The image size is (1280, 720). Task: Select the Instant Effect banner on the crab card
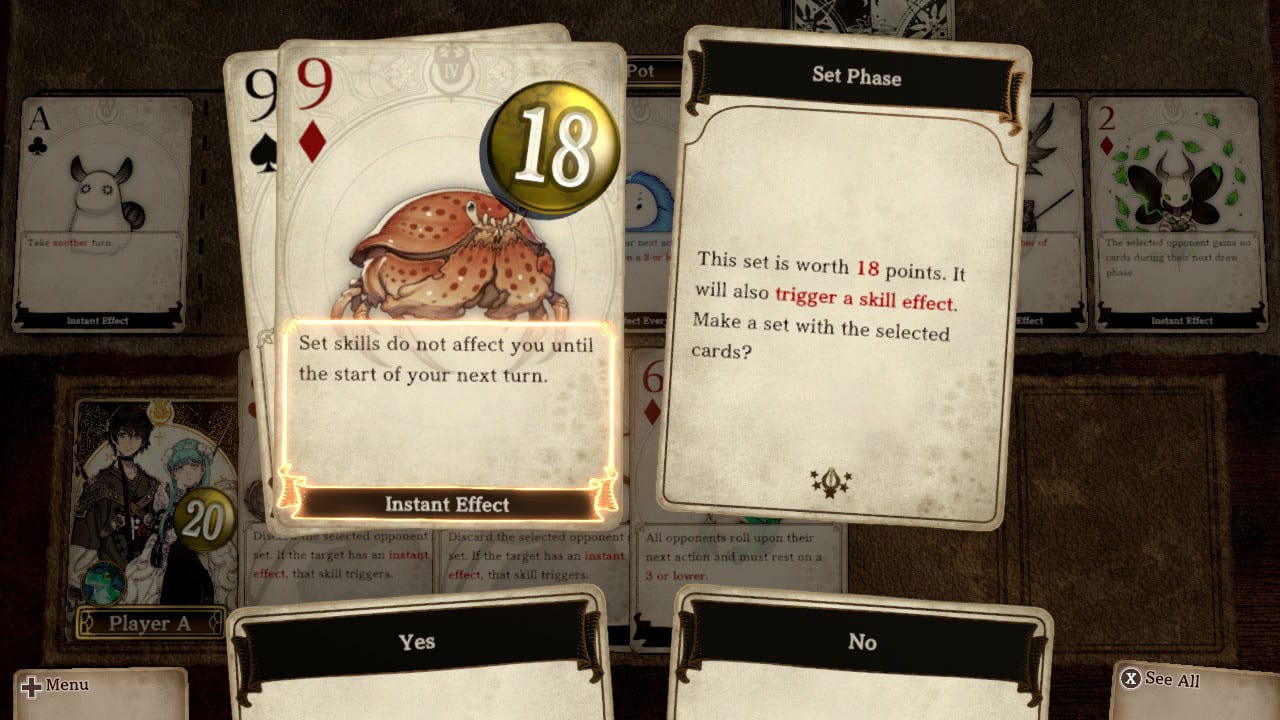447,505
